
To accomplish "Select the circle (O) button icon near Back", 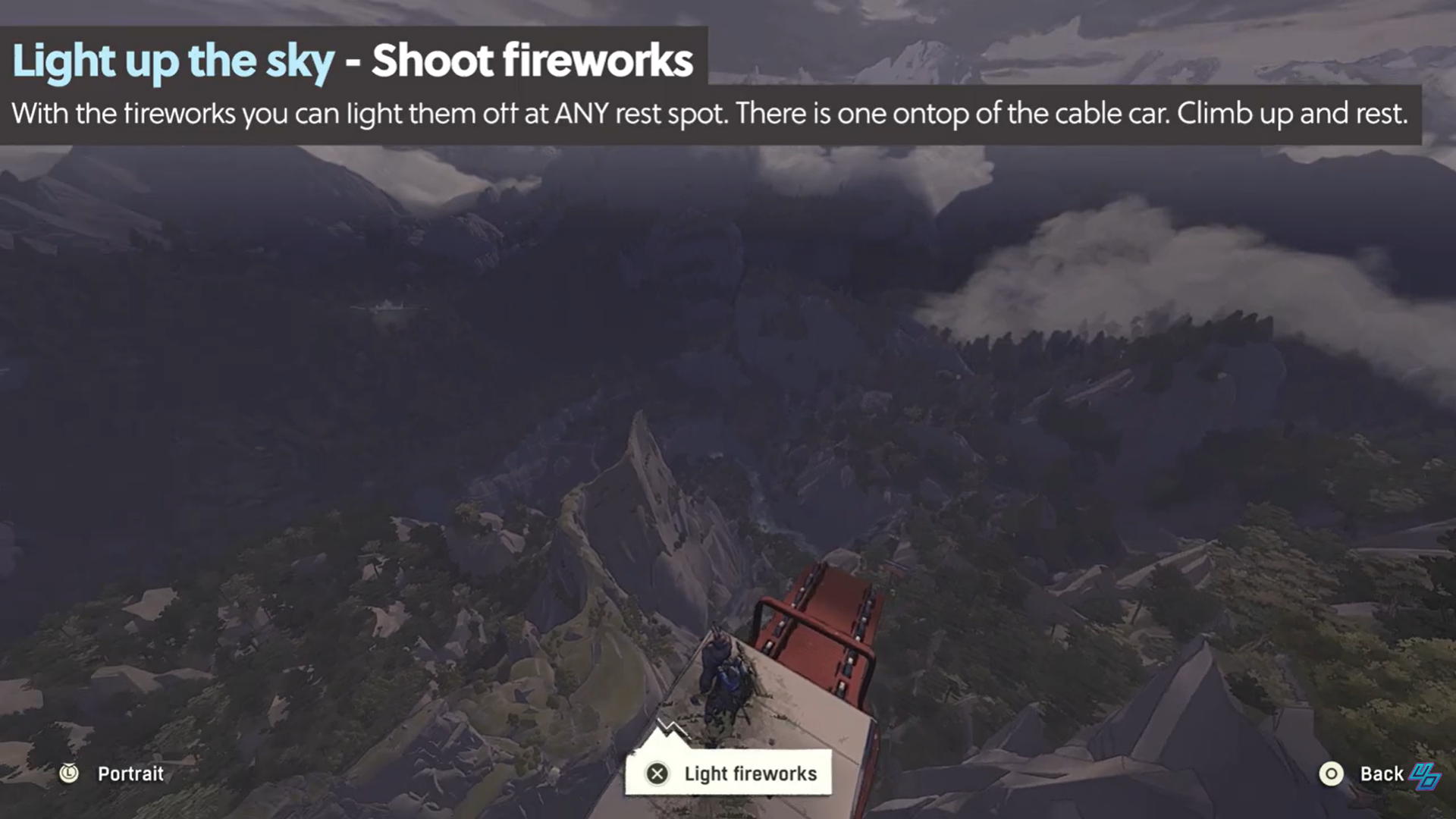I will tap(1332, 773).
